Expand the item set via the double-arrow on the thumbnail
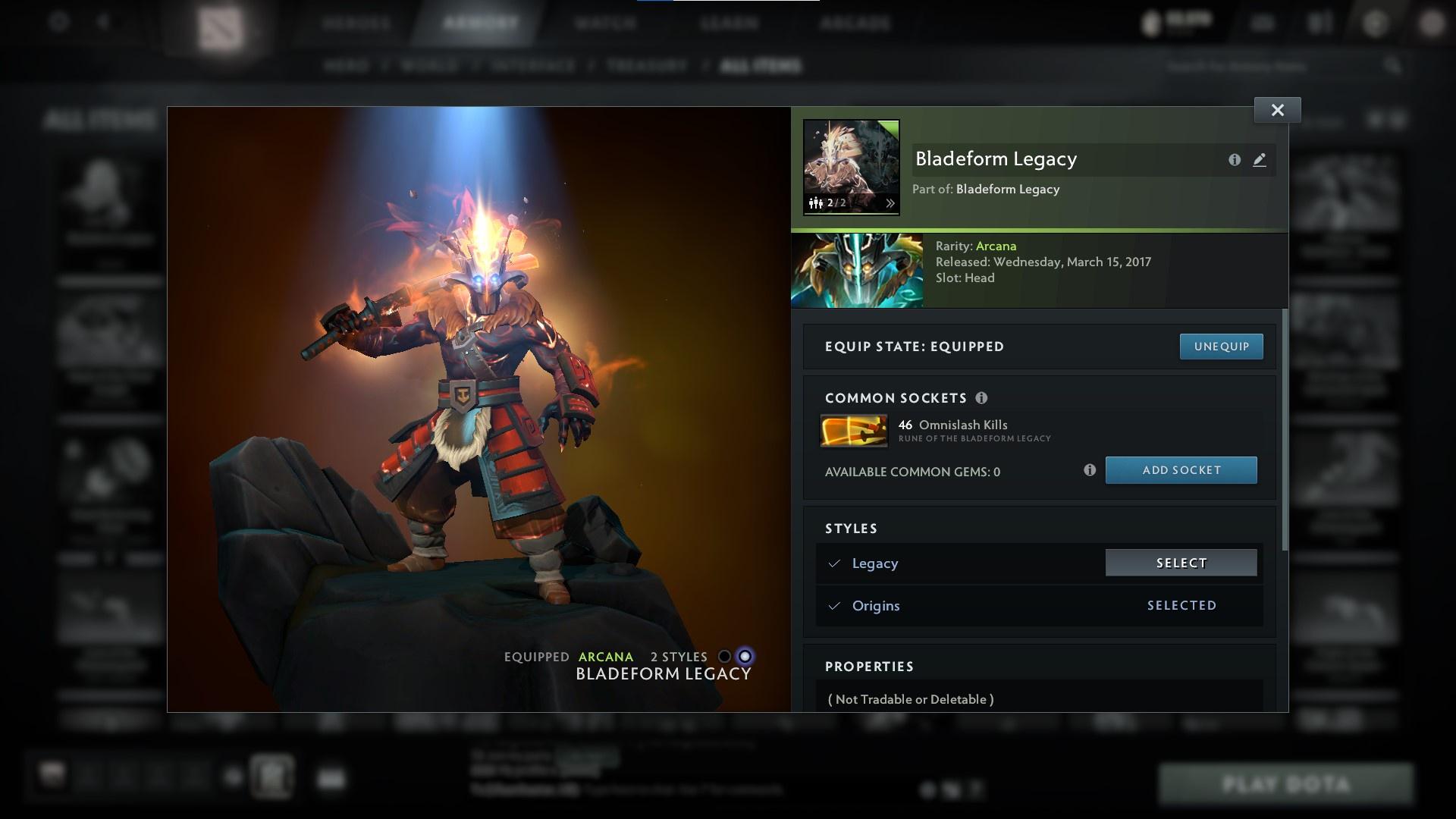 [892, 202]
